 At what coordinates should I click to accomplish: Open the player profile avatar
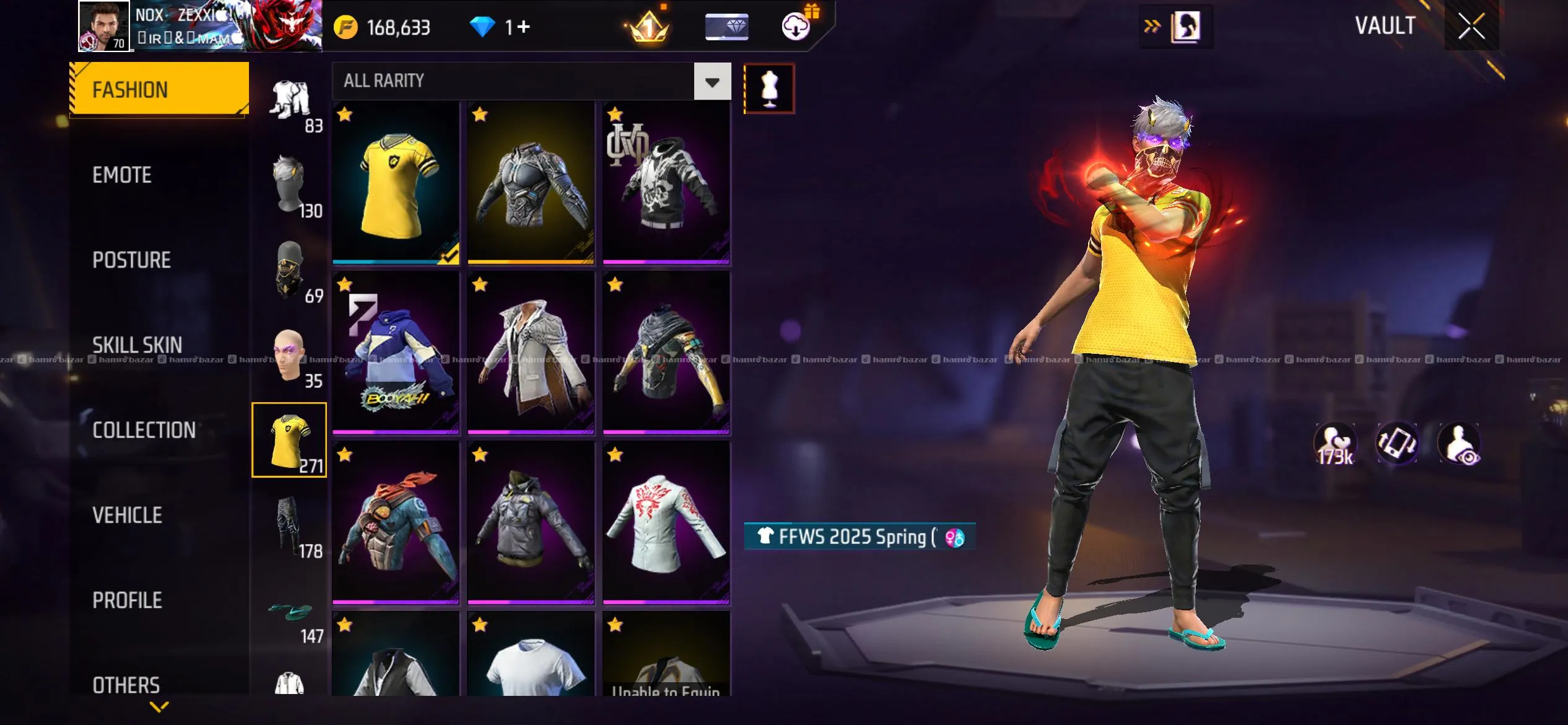[103, 26]
